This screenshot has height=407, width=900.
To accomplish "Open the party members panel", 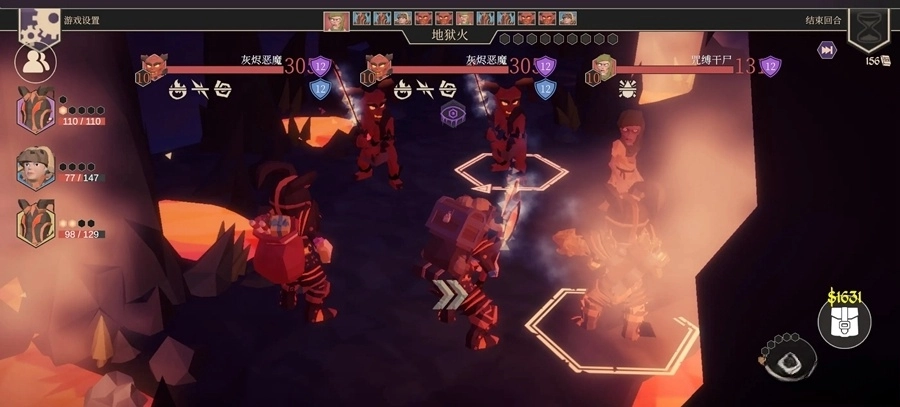I will pyautogui.click(x=36, y=62).
